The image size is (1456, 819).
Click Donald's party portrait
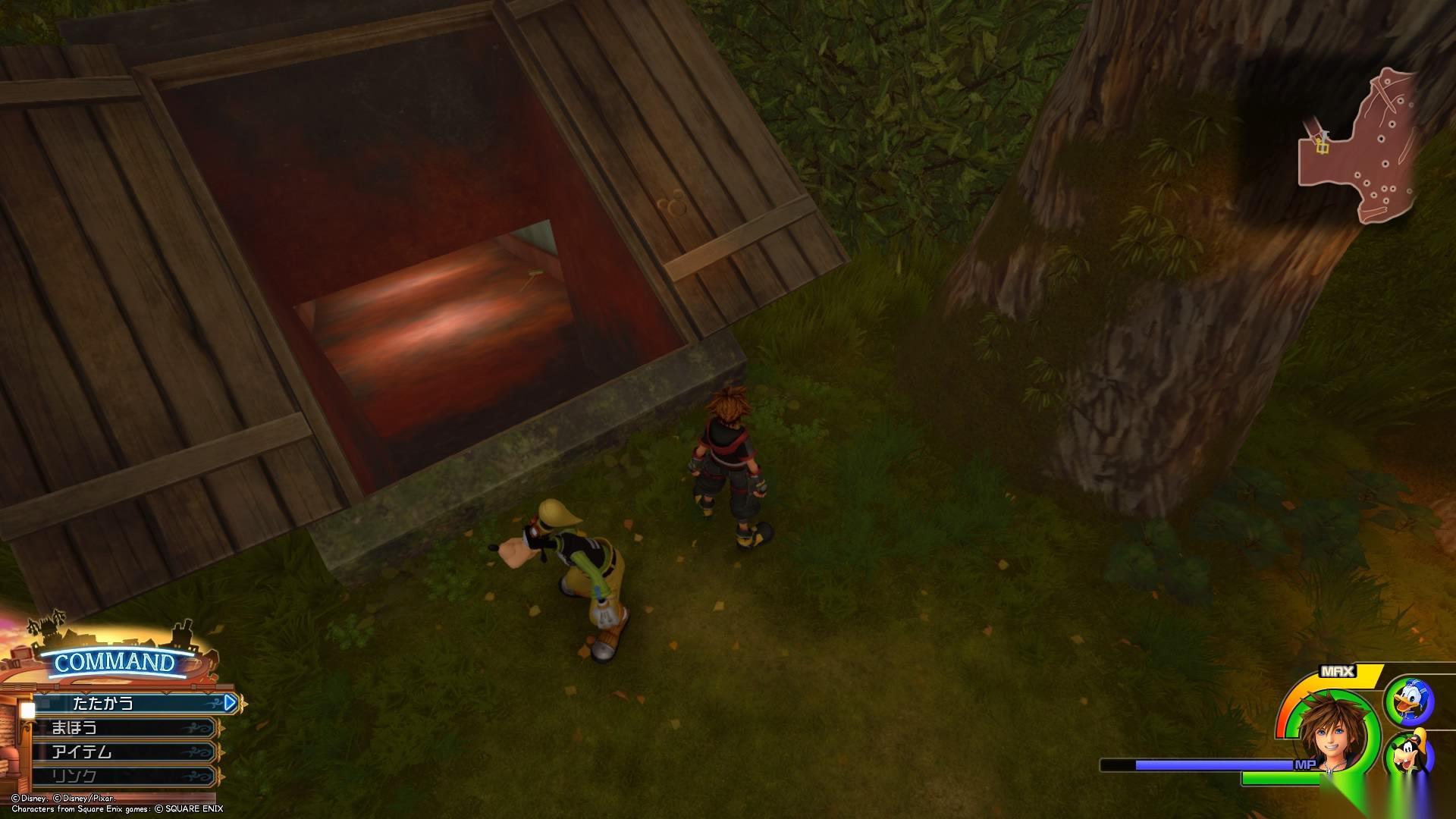pos(1410,701)
